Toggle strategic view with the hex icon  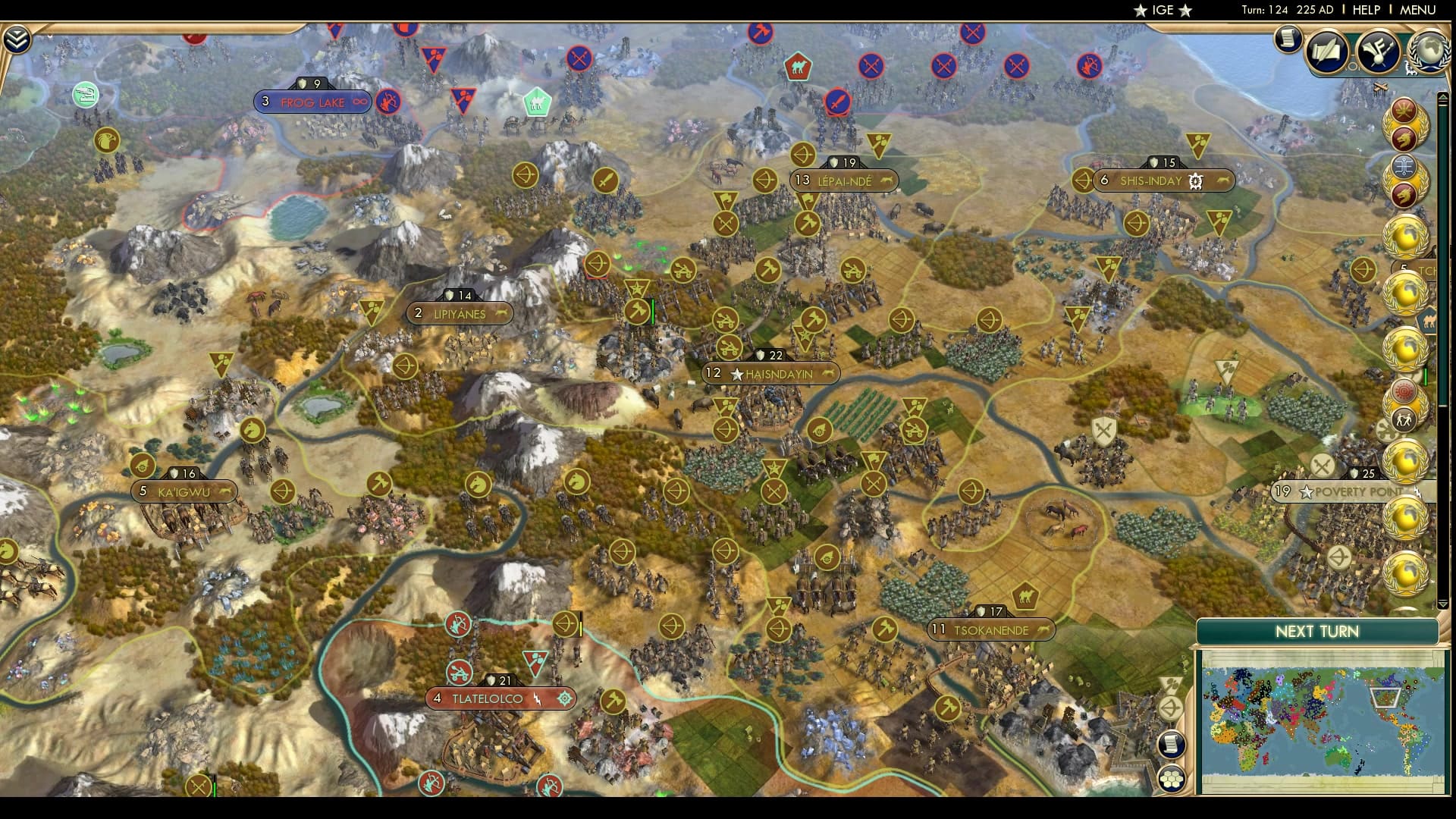[x=1171, y=779]
